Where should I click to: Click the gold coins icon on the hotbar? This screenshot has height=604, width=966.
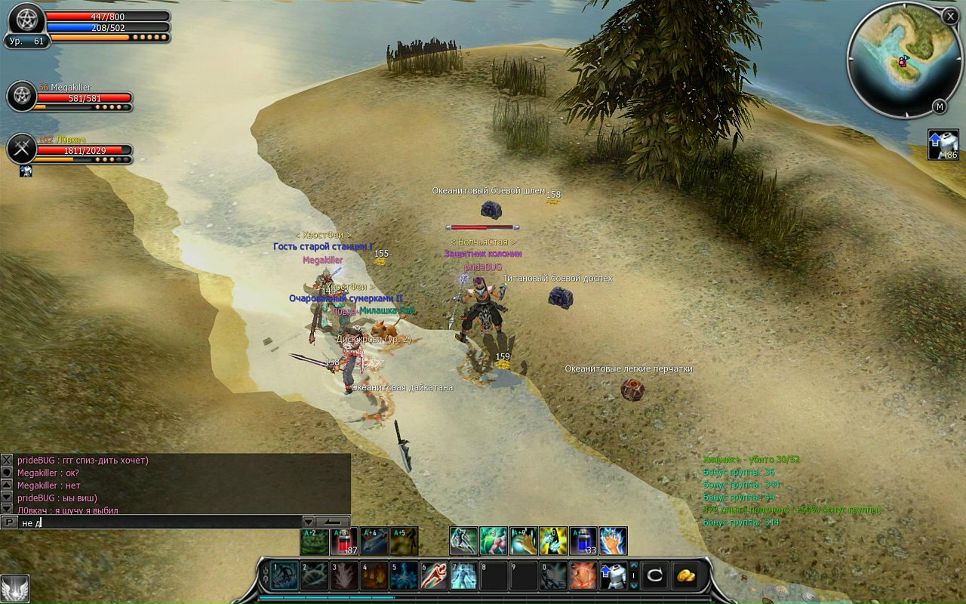tap(685, 575)
